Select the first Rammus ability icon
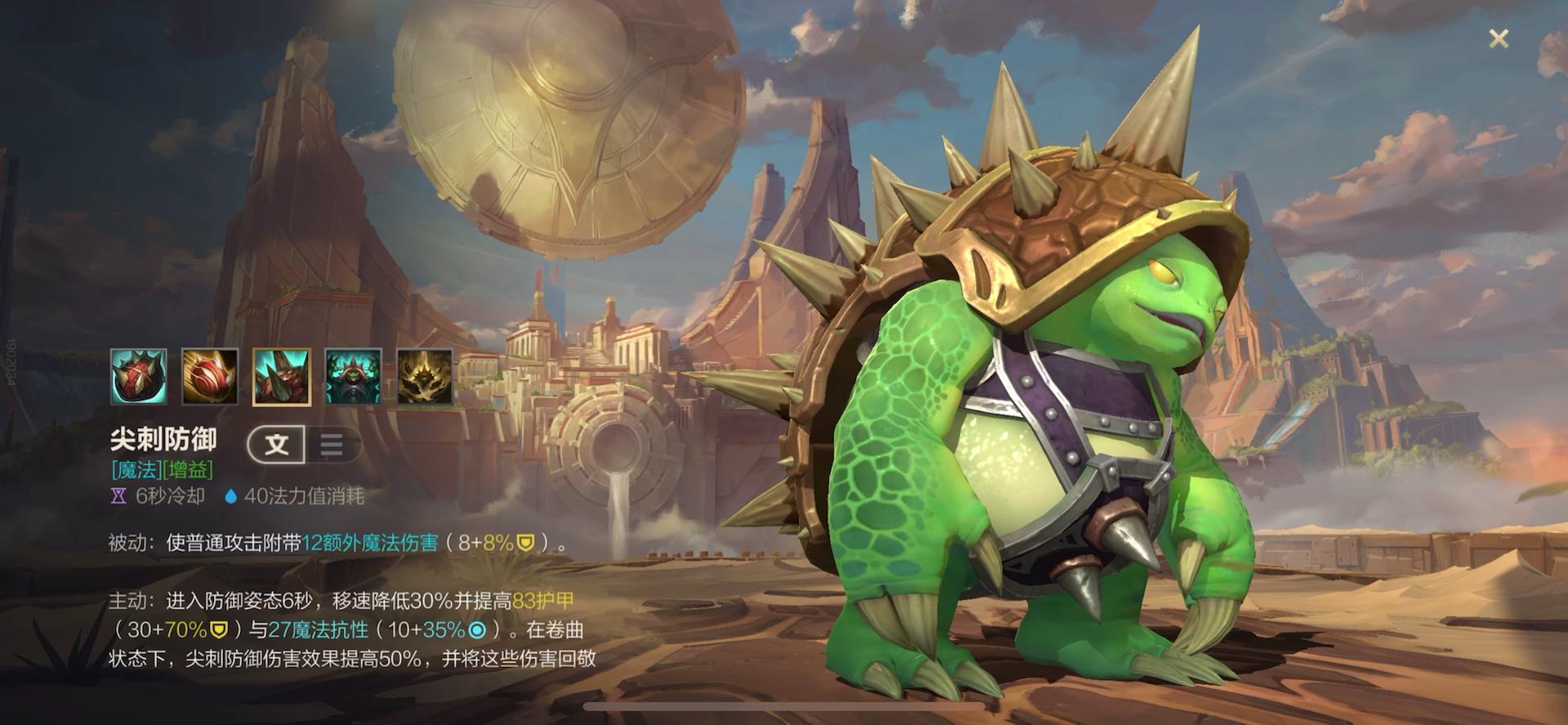1568x725 pixels. 139,377
